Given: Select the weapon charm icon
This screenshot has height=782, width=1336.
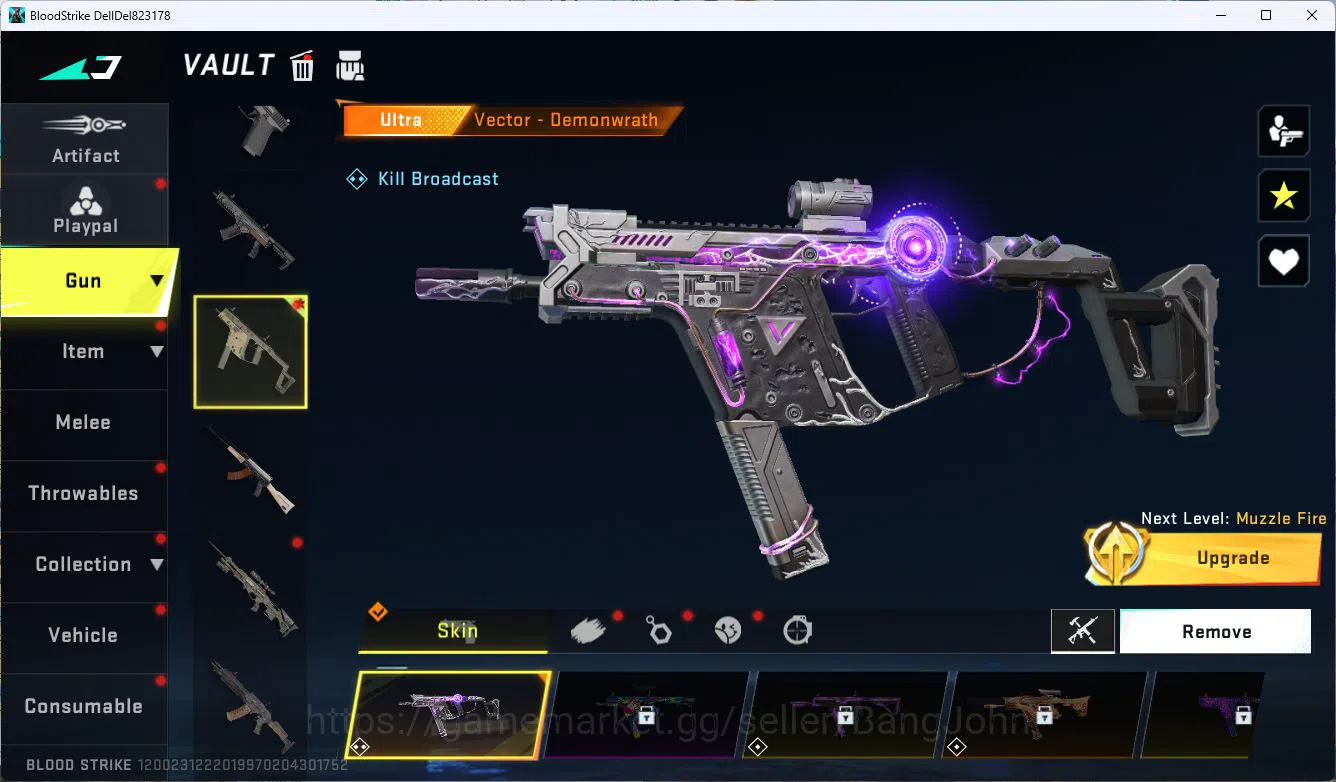Looking at the screenshot, I should (659, 630).
